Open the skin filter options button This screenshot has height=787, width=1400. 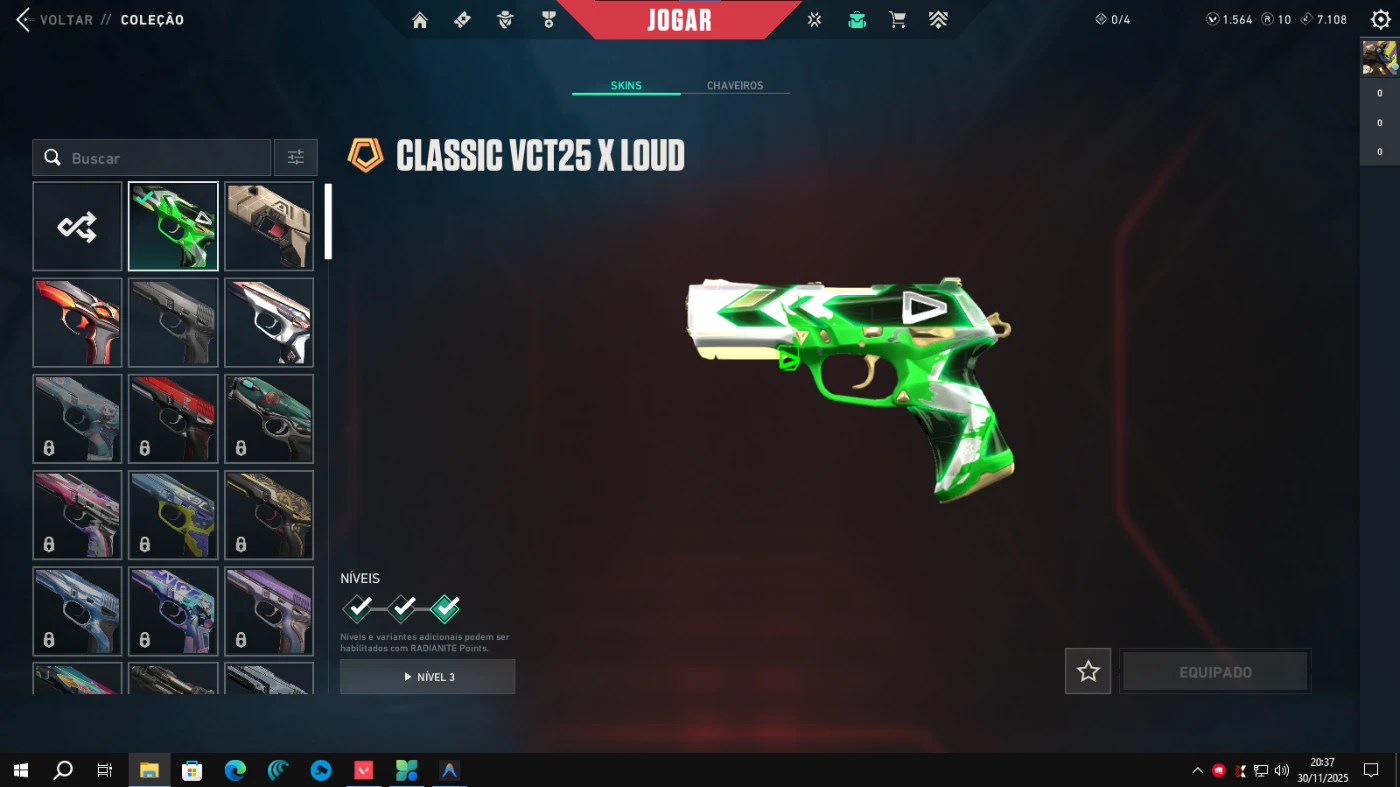[296, 158]
